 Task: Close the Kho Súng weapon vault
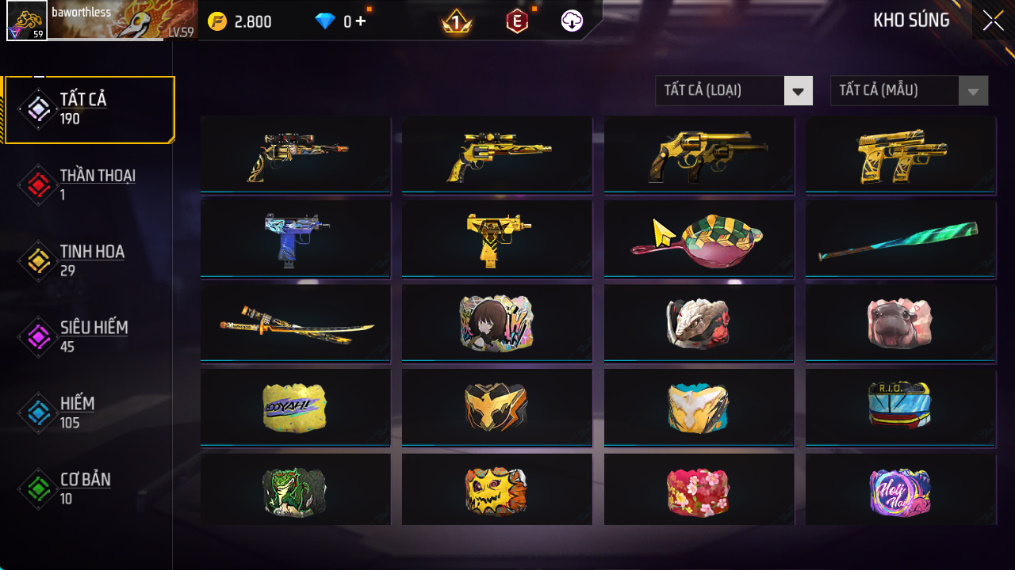tap(992, 21)
